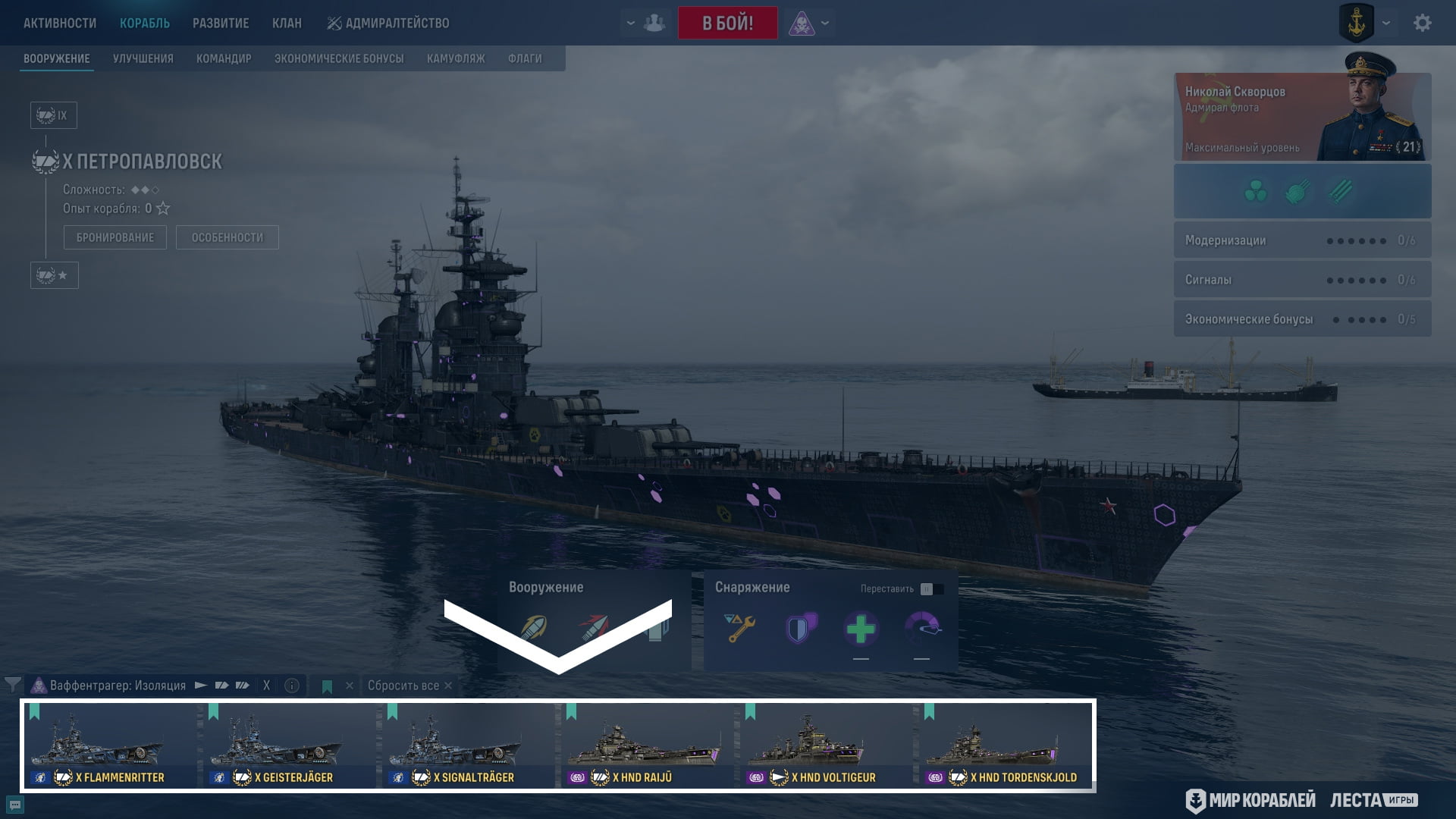
Task: Show ship Бронирование view
Action: [115, 237]
